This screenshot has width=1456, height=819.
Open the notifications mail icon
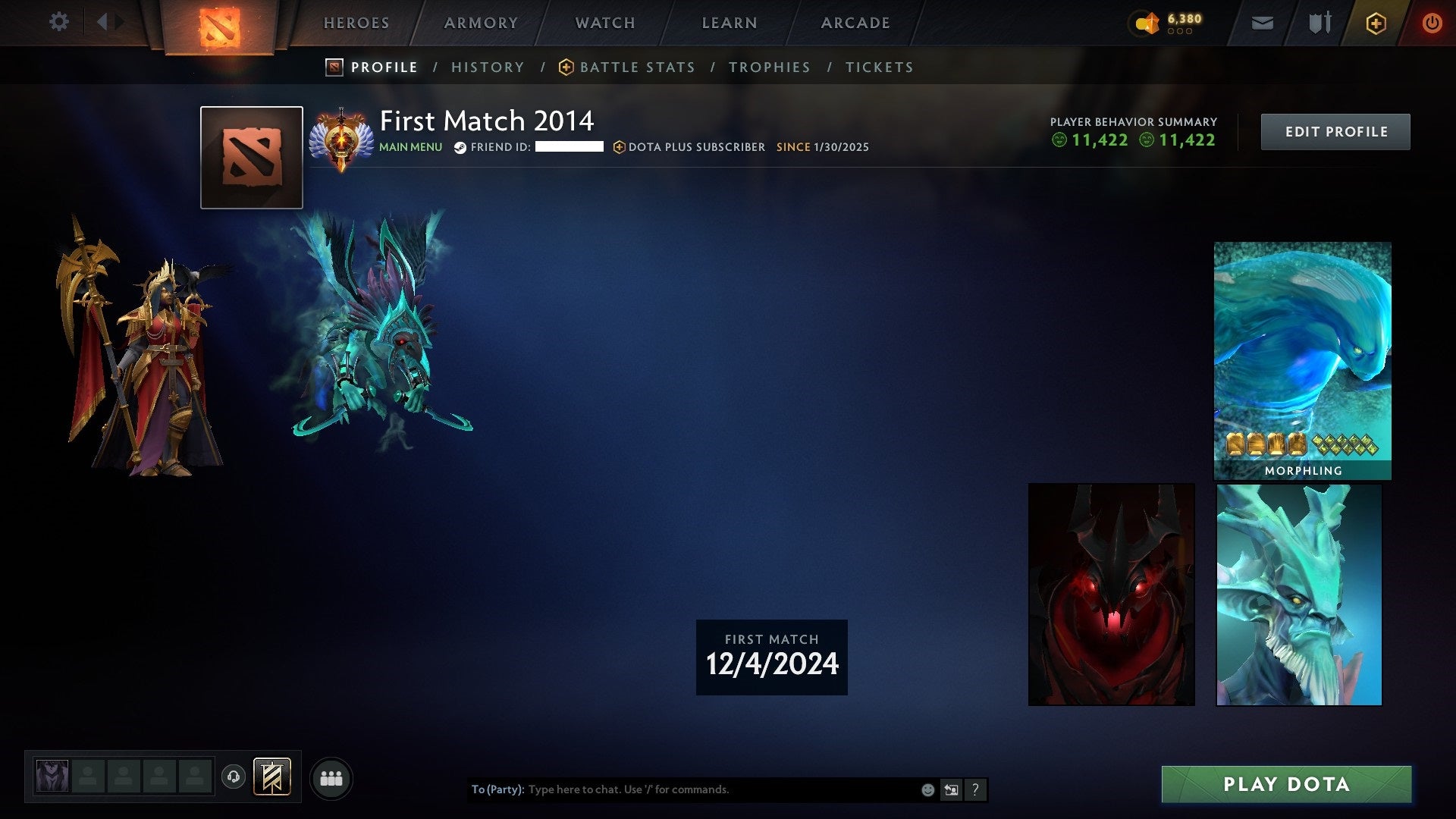point(1262,23)
